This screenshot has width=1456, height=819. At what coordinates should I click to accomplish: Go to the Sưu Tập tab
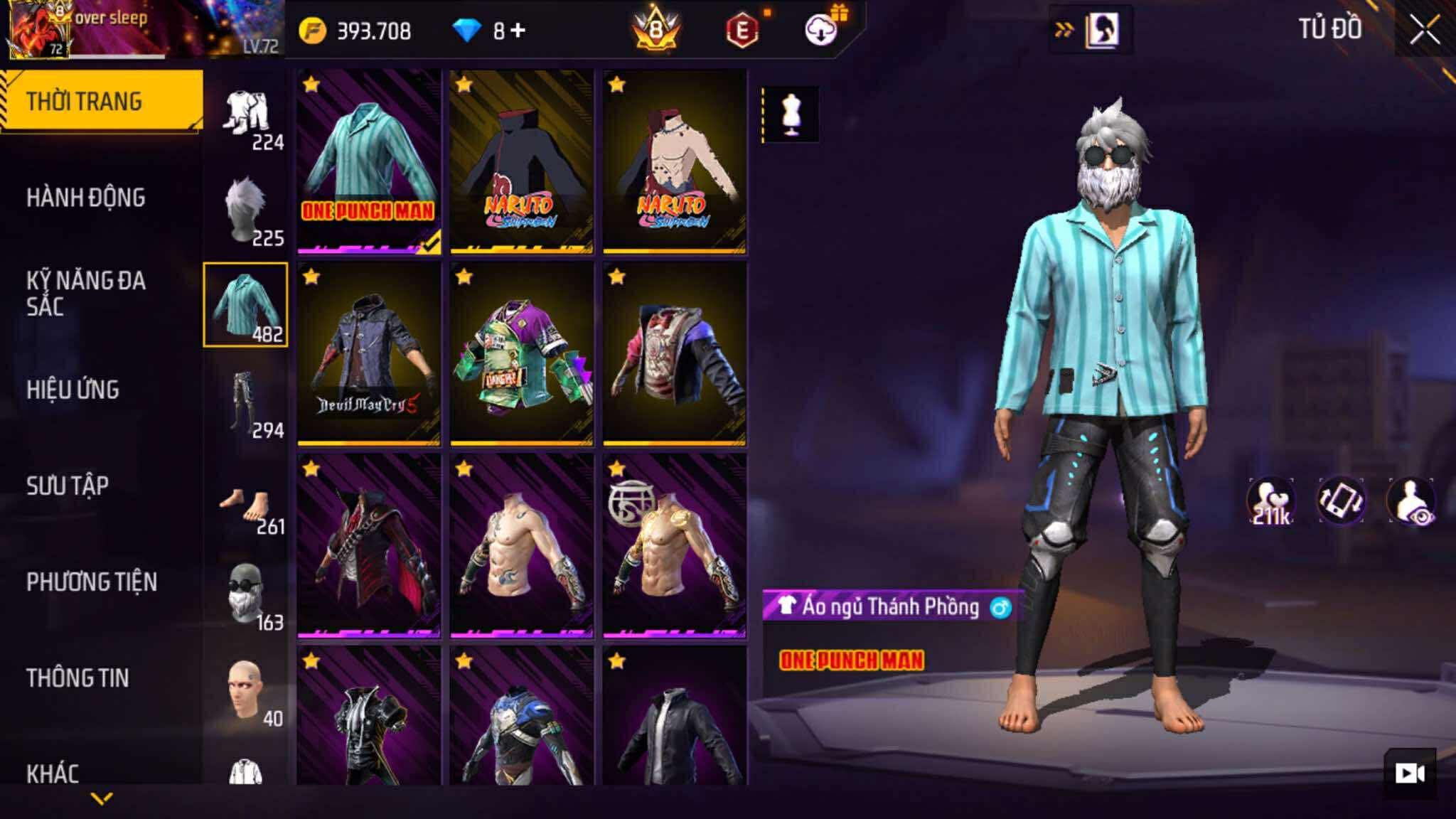click(68, 486)
